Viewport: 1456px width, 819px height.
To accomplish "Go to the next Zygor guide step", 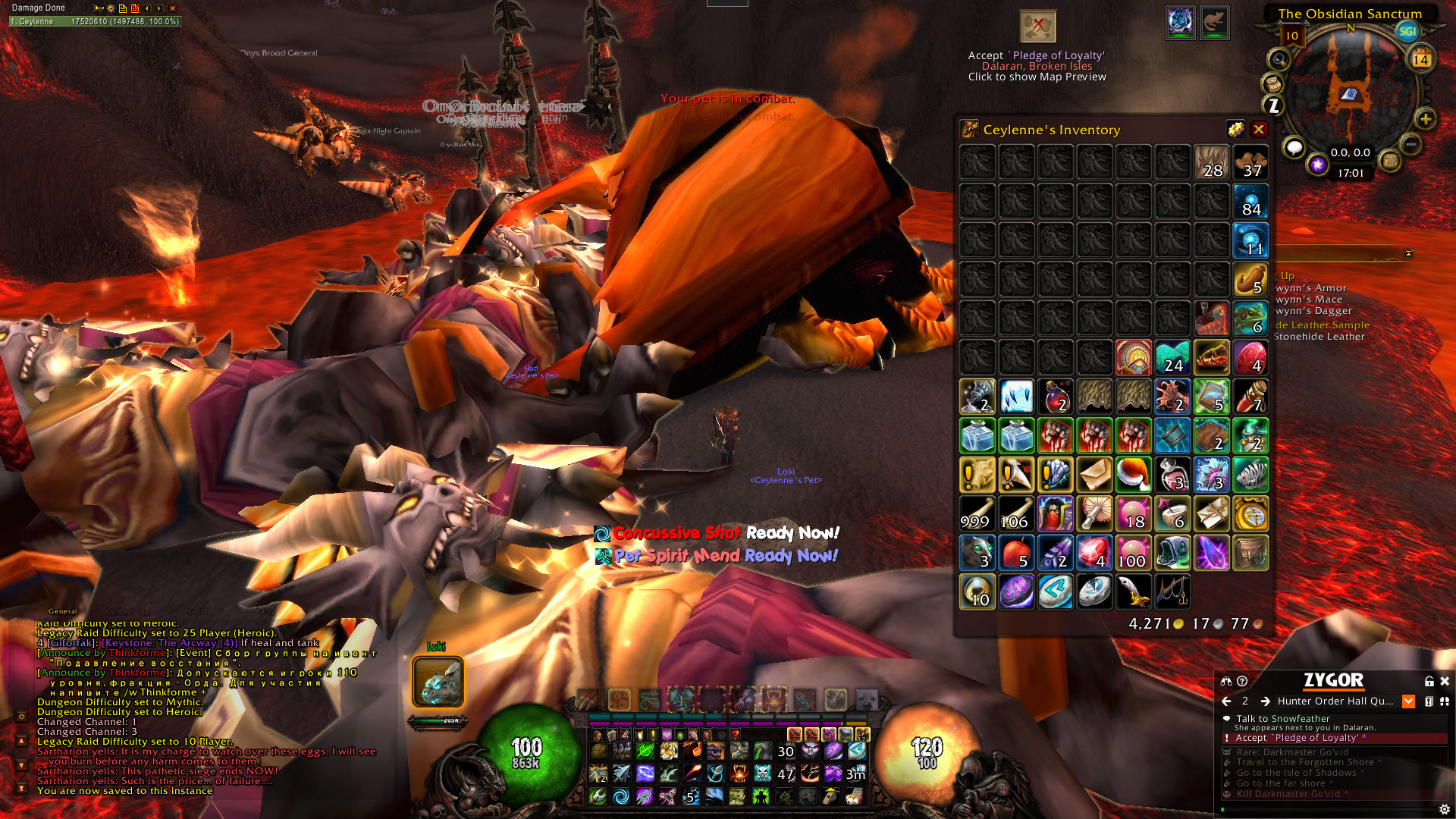I will (1265, 701).
